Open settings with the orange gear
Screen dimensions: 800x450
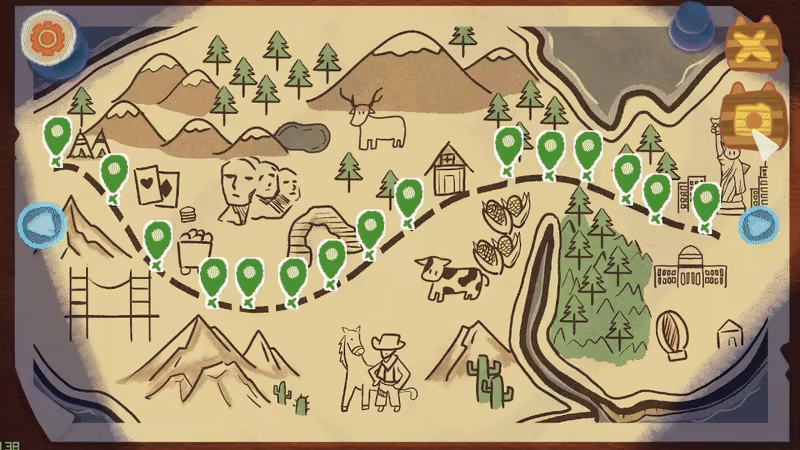[44, 38]
